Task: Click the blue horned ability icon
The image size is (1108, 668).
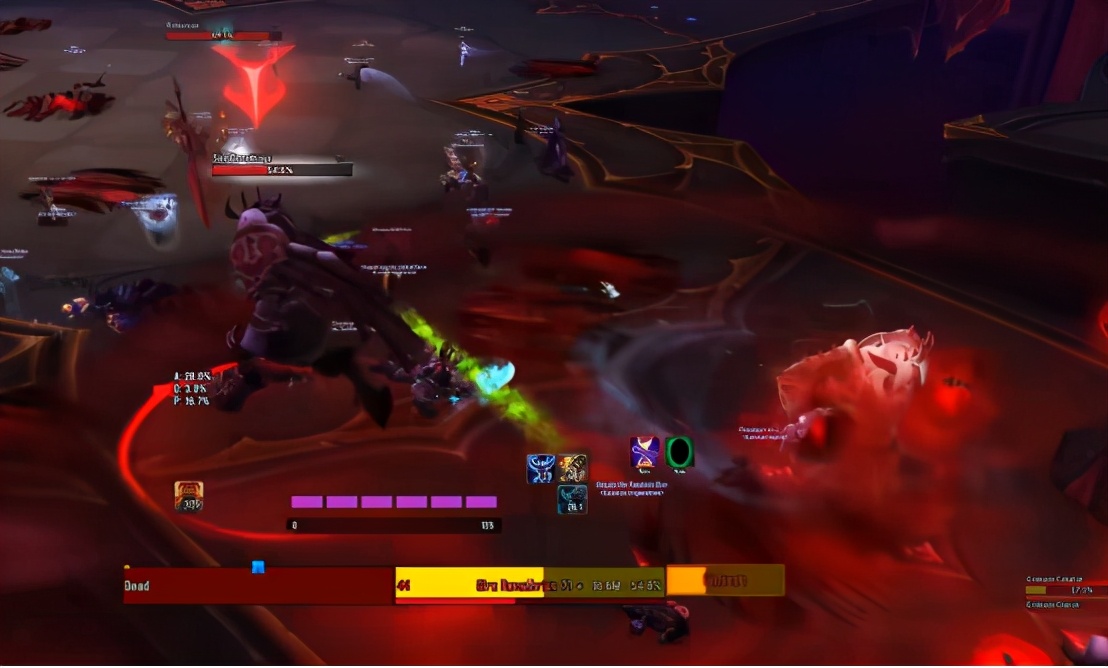Action: tap(541, 468)
